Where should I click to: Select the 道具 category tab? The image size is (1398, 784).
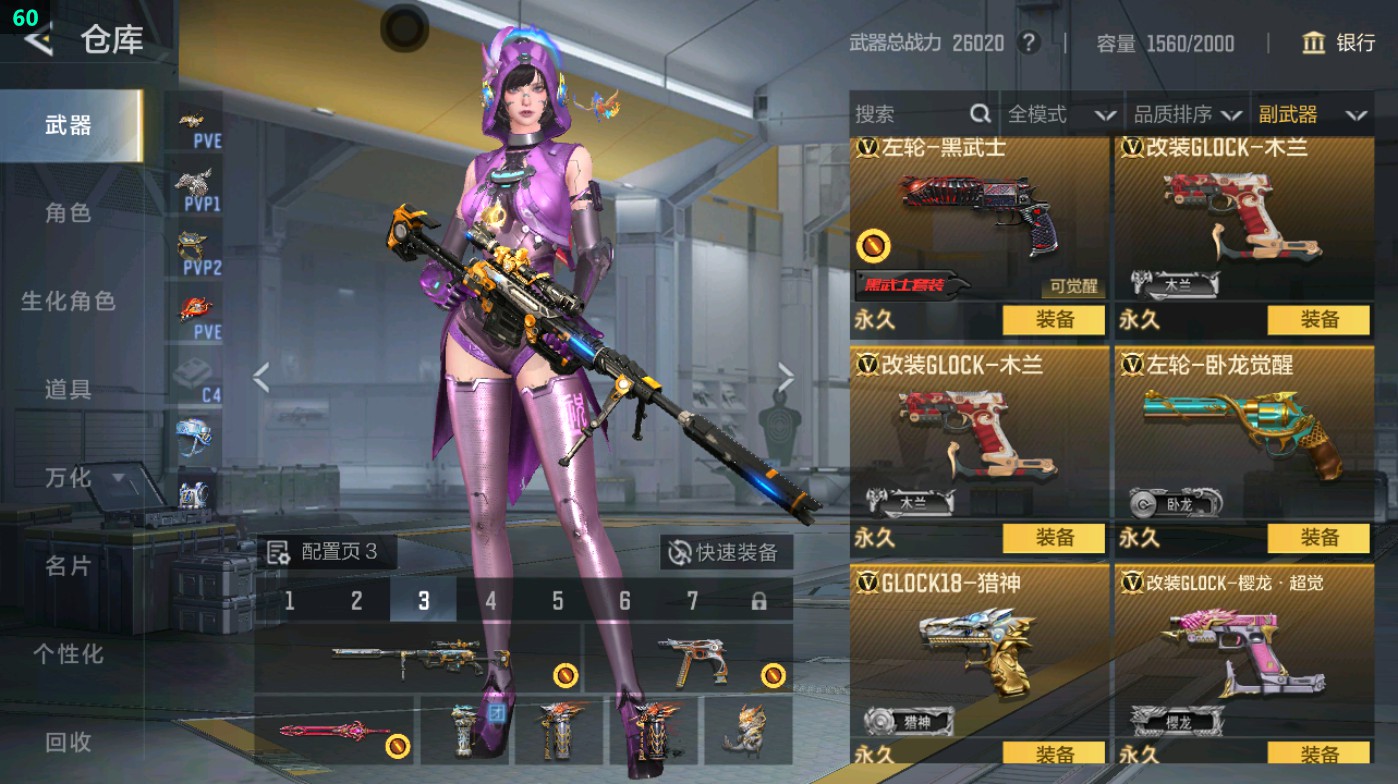[x=68, y=389]
